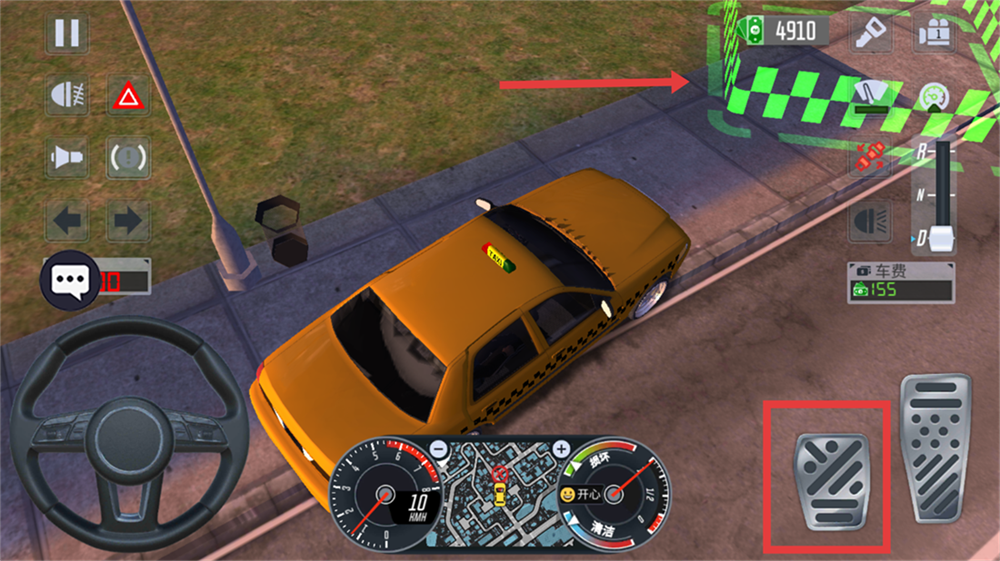Sound the horn button
The image size is (1000, 561).
[x=67, y=158]
